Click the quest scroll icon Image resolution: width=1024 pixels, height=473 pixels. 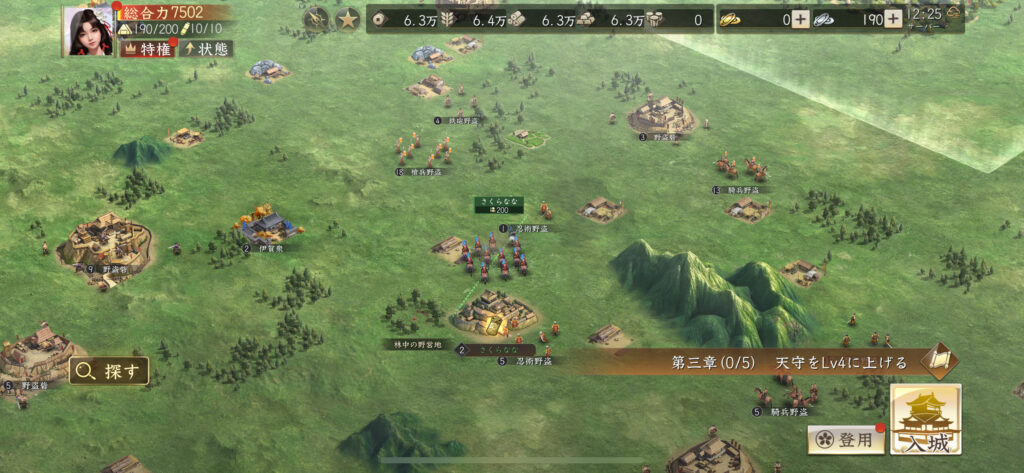coord(939,361)
